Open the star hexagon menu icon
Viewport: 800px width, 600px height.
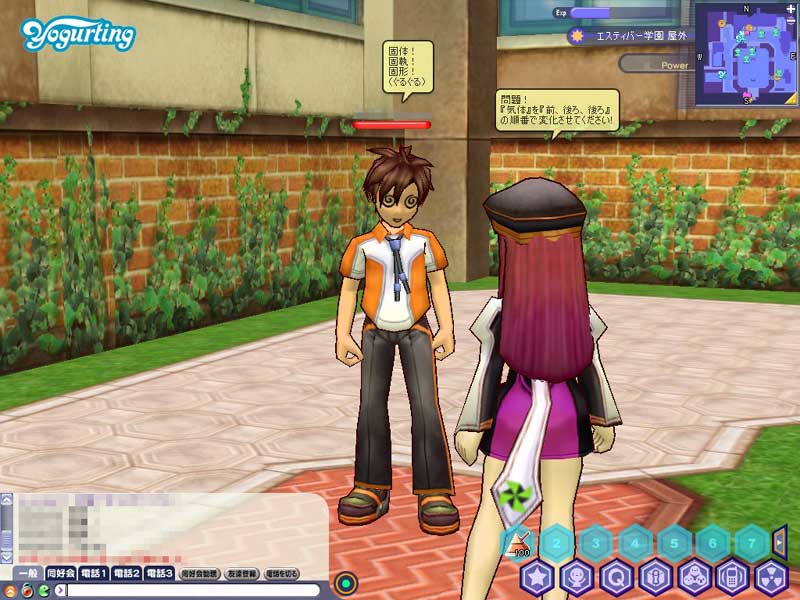pos(537,577)
